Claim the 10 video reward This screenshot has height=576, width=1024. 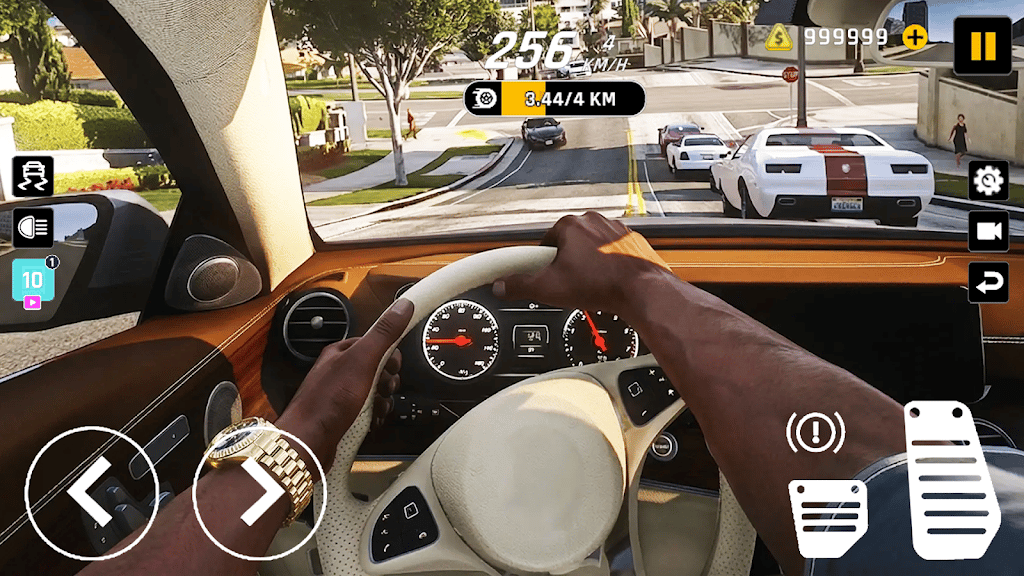pyautogui.click(x=33, y=282)
